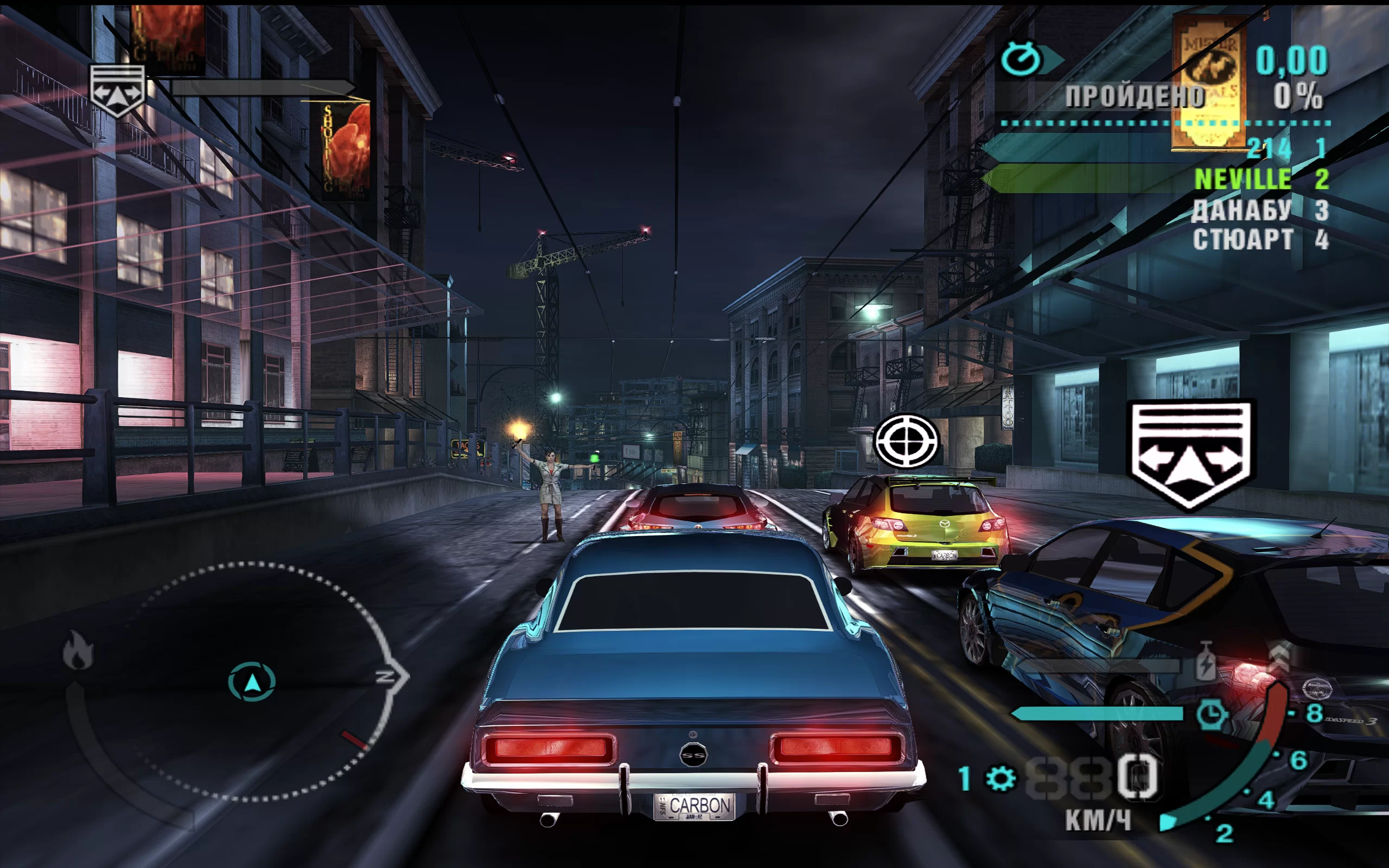Screen dimensions: 1389x868
Task: Activate the large wingman shield icon
Action: tap(1192, 455)
